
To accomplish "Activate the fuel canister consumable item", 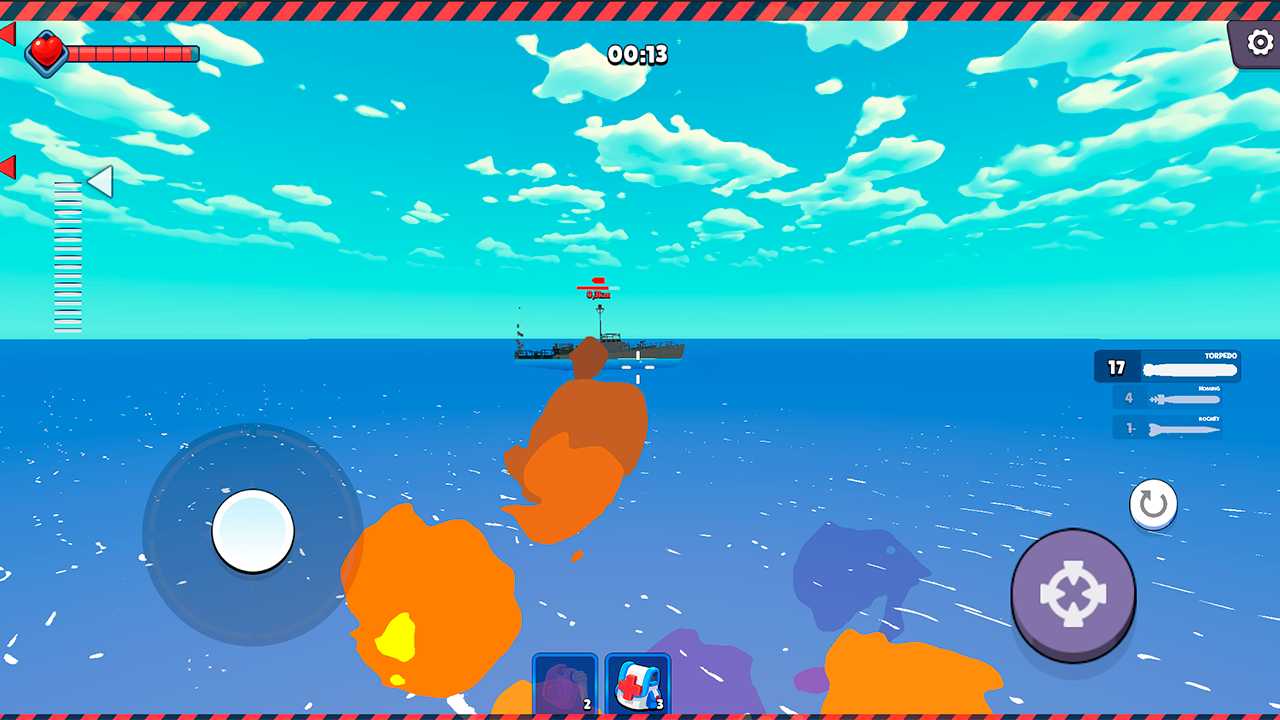I will click(x=563, y=683).
